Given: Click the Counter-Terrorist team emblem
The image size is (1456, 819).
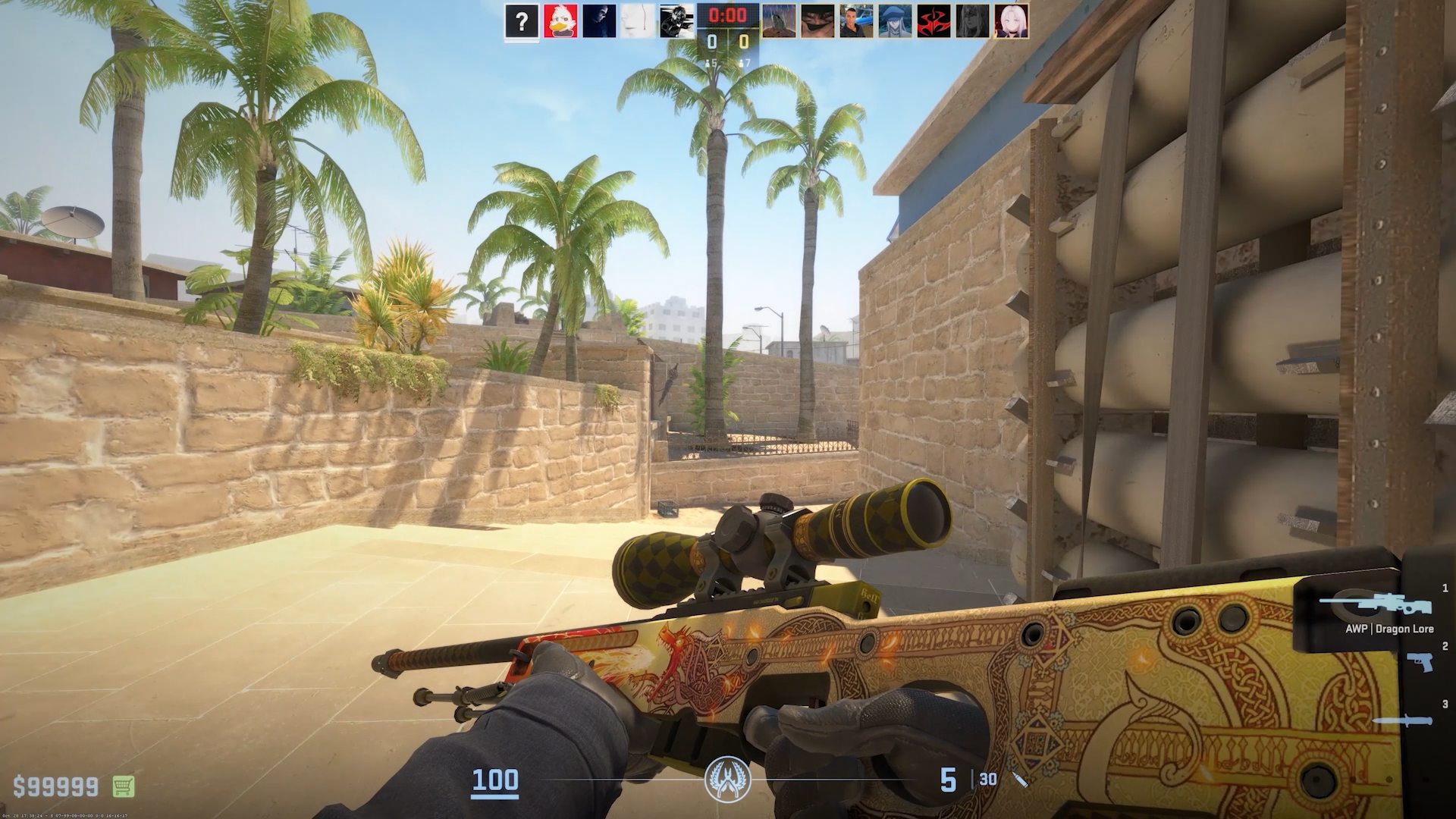Looking at the screenshot, I should tap(727, 780).
